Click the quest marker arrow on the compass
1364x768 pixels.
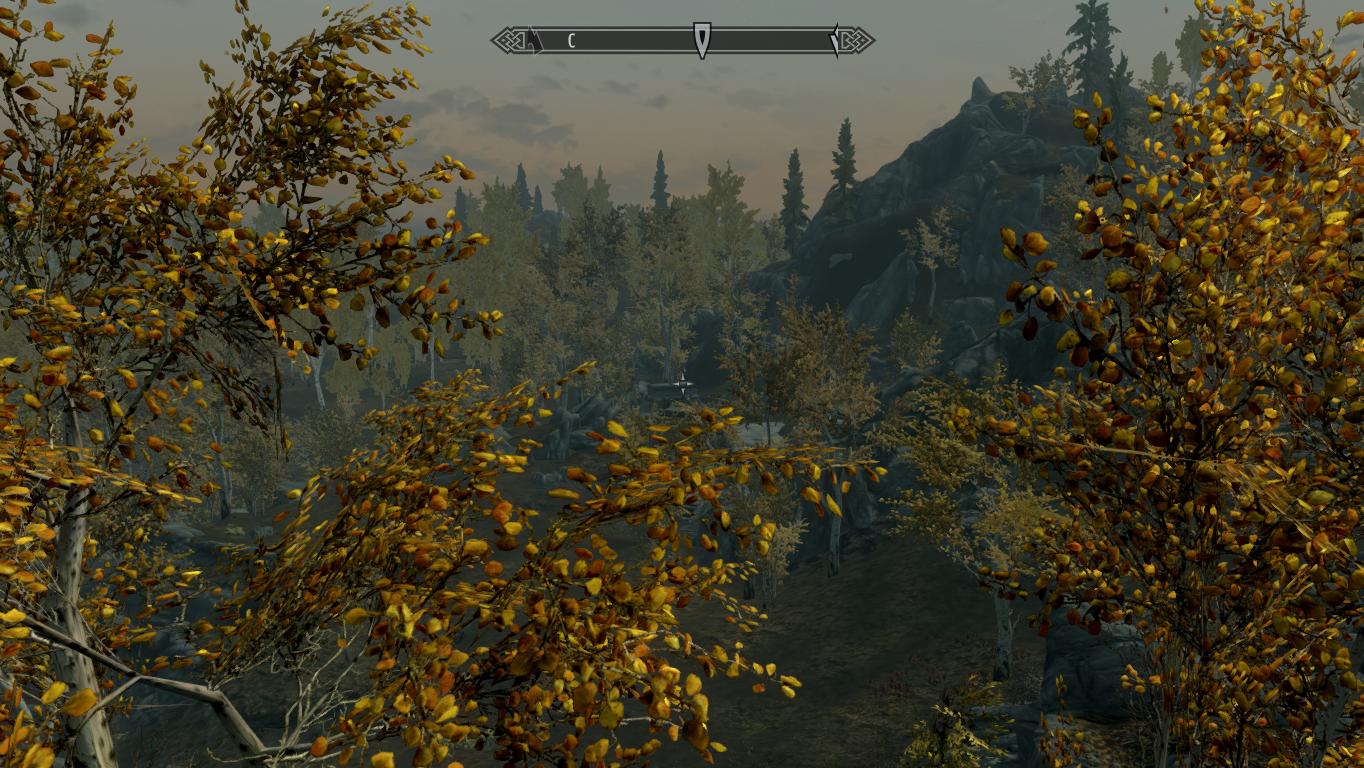702,40
